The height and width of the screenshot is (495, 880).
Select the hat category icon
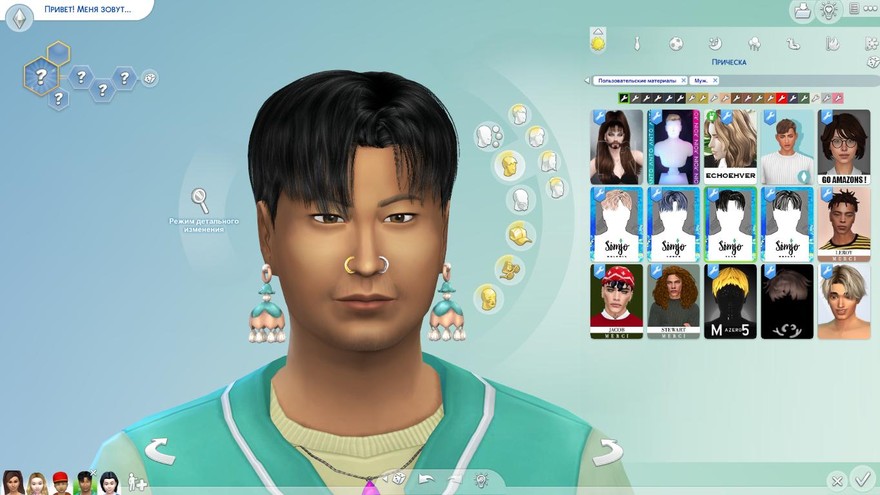(x=519, y=234)
